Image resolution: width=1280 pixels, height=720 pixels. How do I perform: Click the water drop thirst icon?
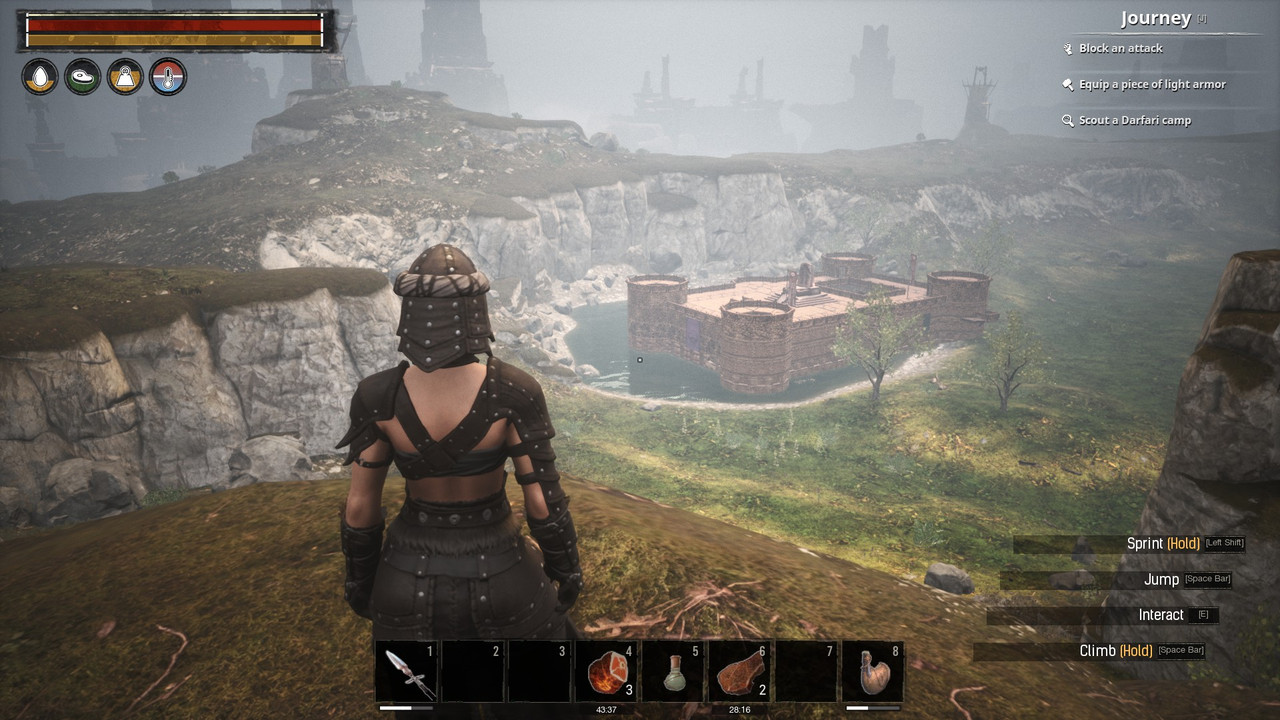(41, 77)
